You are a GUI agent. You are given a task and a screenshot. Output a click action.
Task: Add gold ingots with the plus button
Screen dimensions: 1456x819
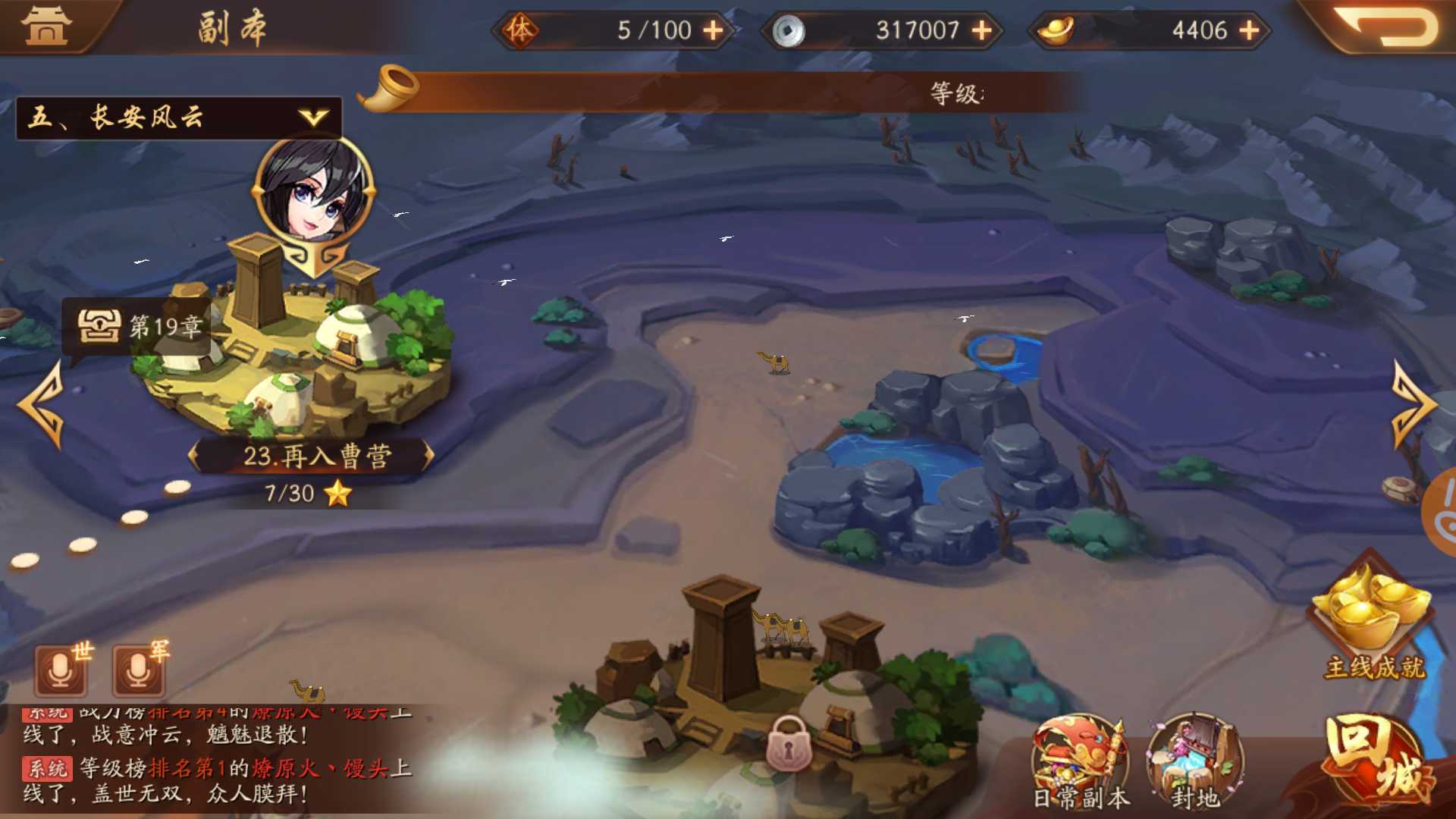tap(1249, 30)
